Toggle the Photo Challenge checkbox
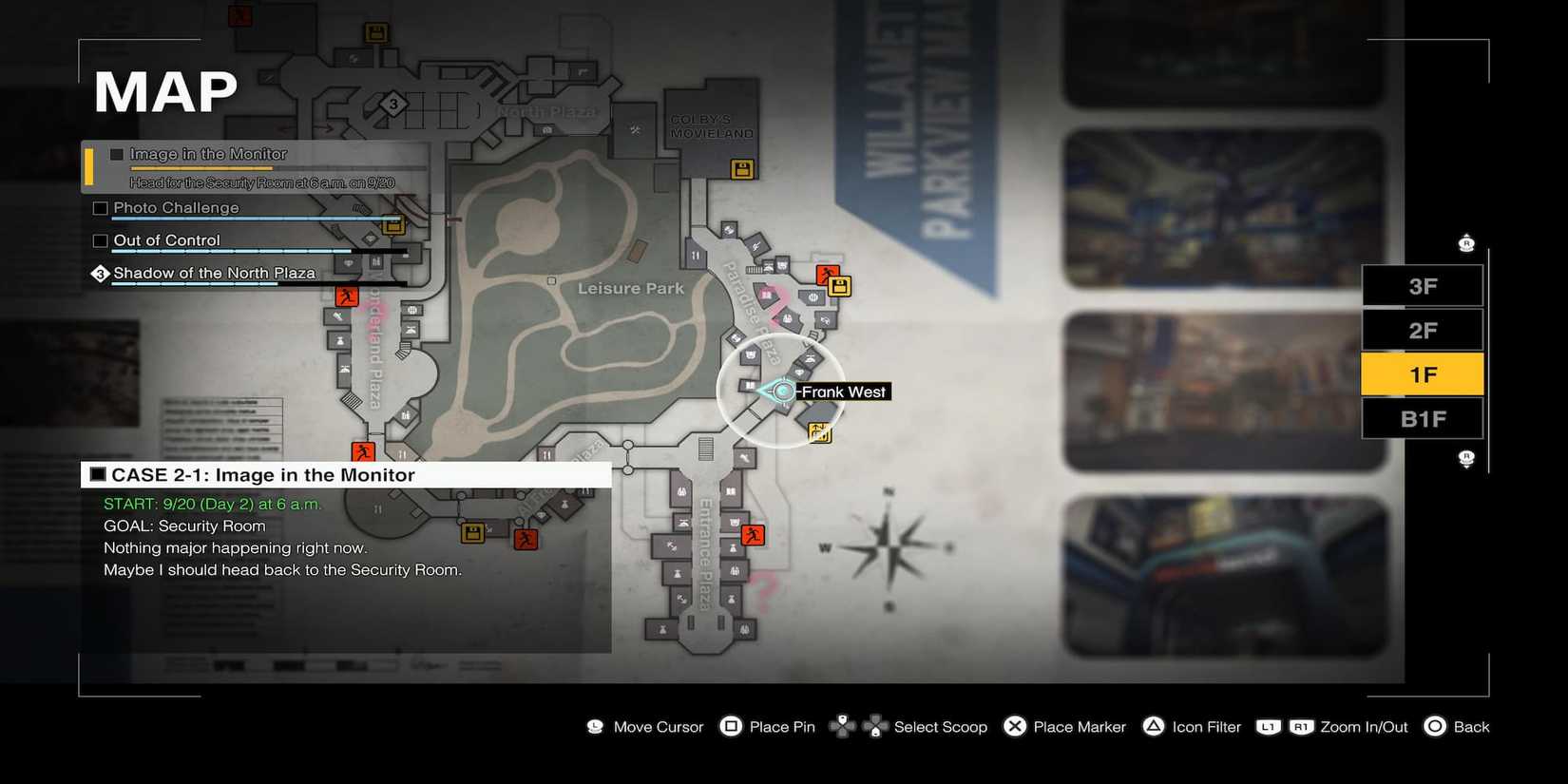Image resolution: width=1568 pixels, height=784 pixels. point(100,207)
